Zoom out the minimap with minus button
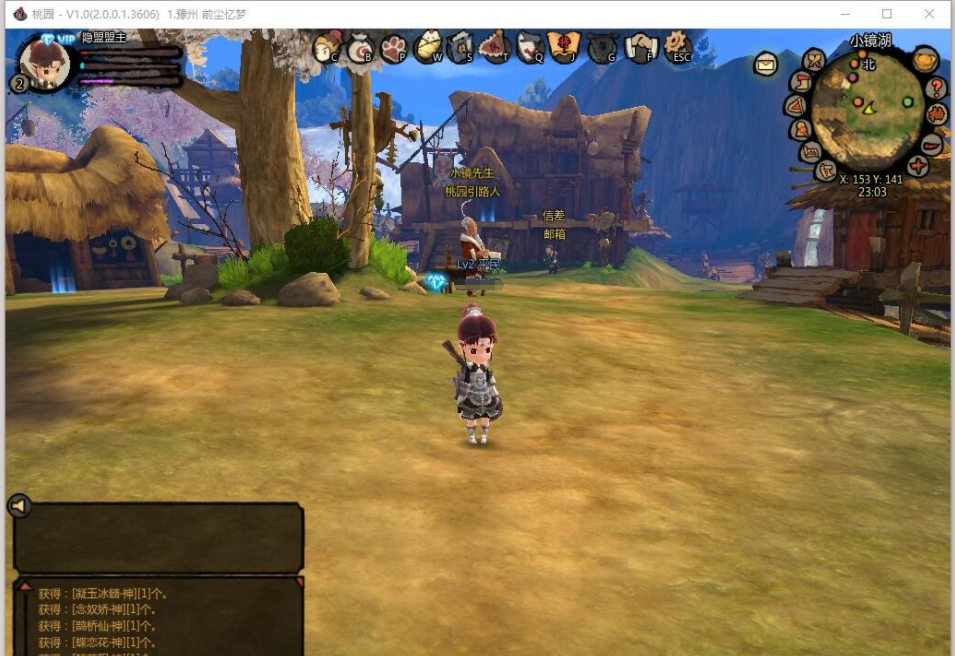The image size is (955, 656). pyautogui.click(x=931, y=143)
